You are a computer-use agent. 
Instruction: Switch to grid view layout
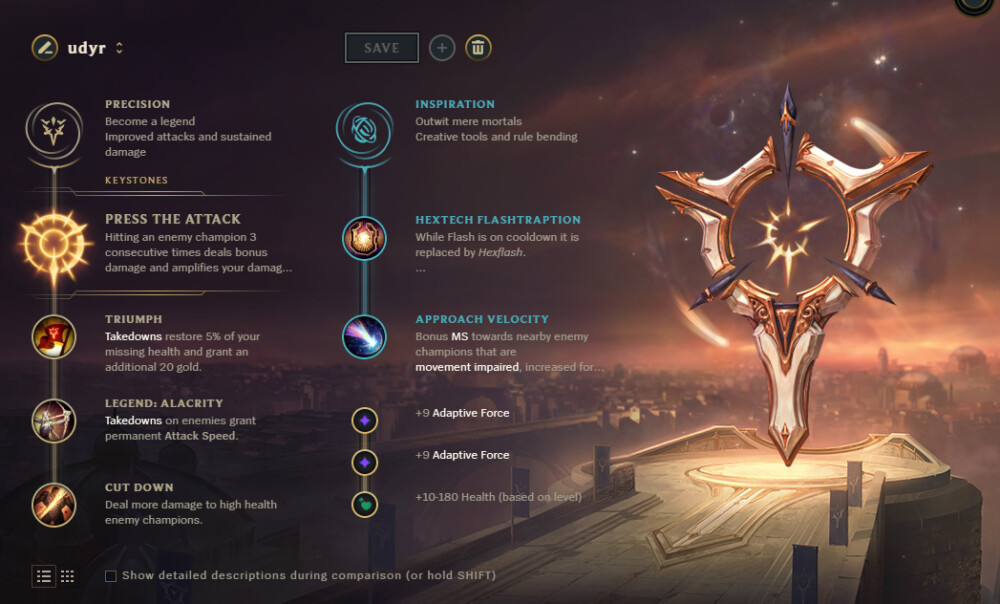(68, 576)
